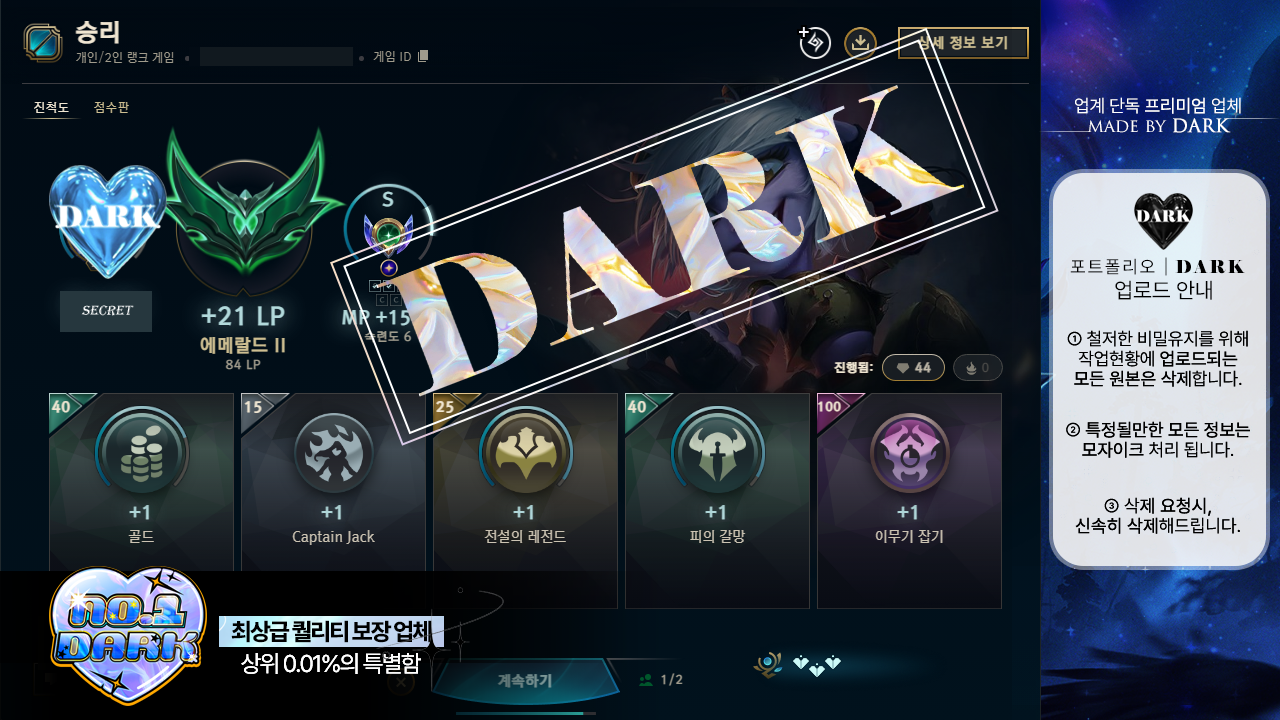The height and width of the screenshot is (720, 1280).
Task: Open 상세 정보 보기
Action: pos(963,43)
